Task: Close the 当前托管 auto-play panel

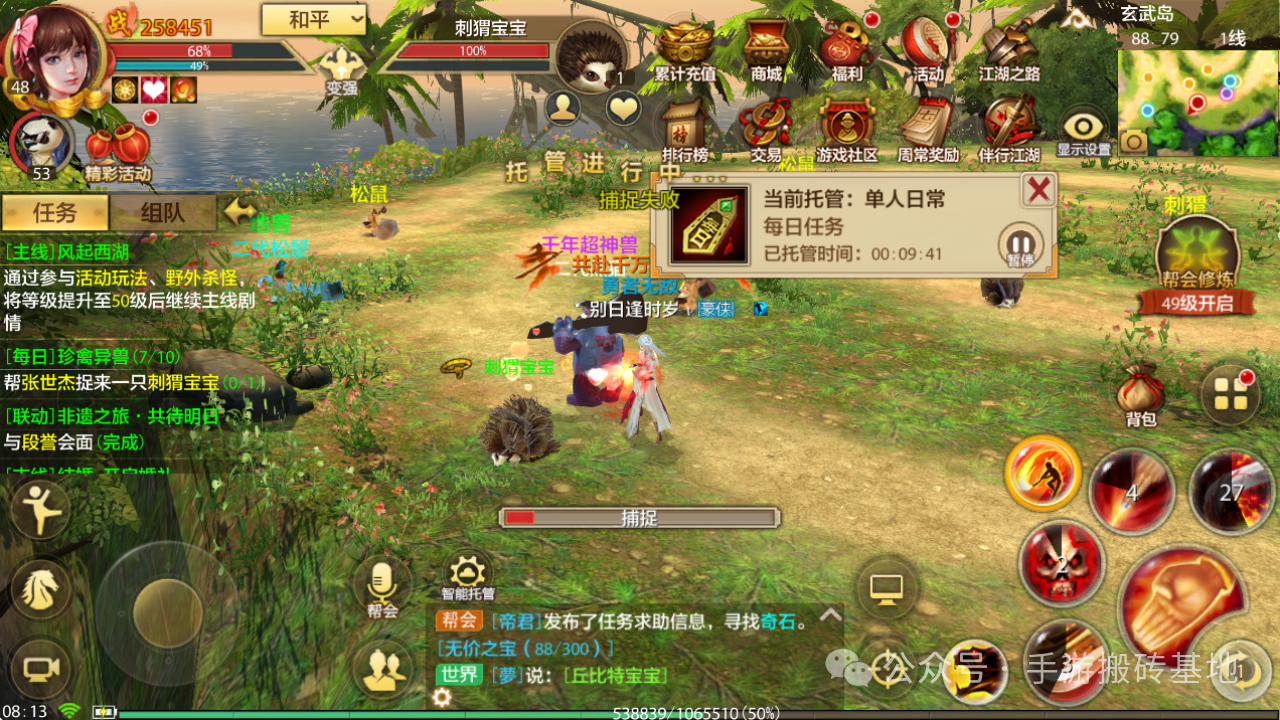Action: [x=1039, y=189]
